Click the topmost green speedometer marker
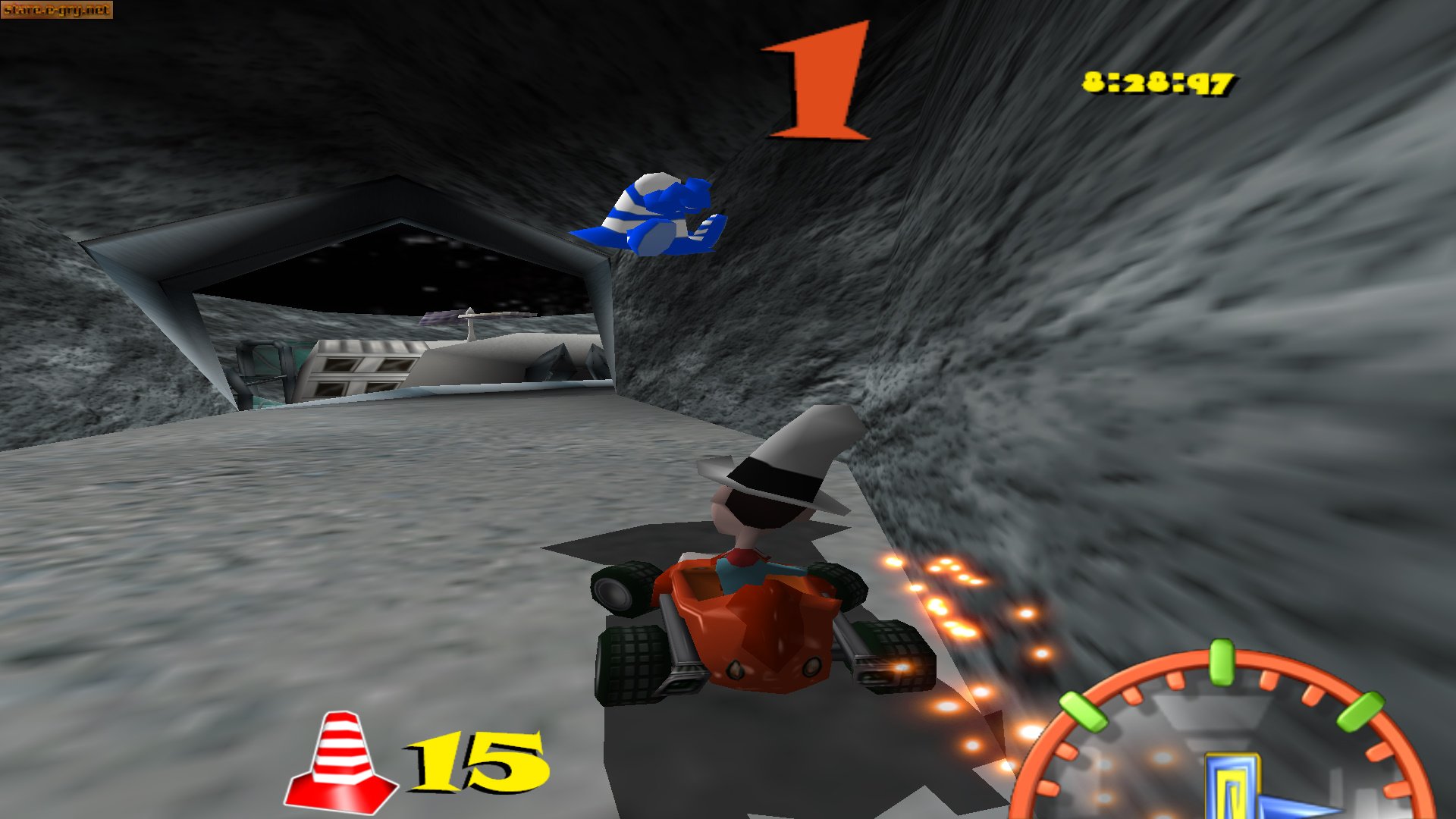This screenshot has width=1456, height=819. (1220, 664)
